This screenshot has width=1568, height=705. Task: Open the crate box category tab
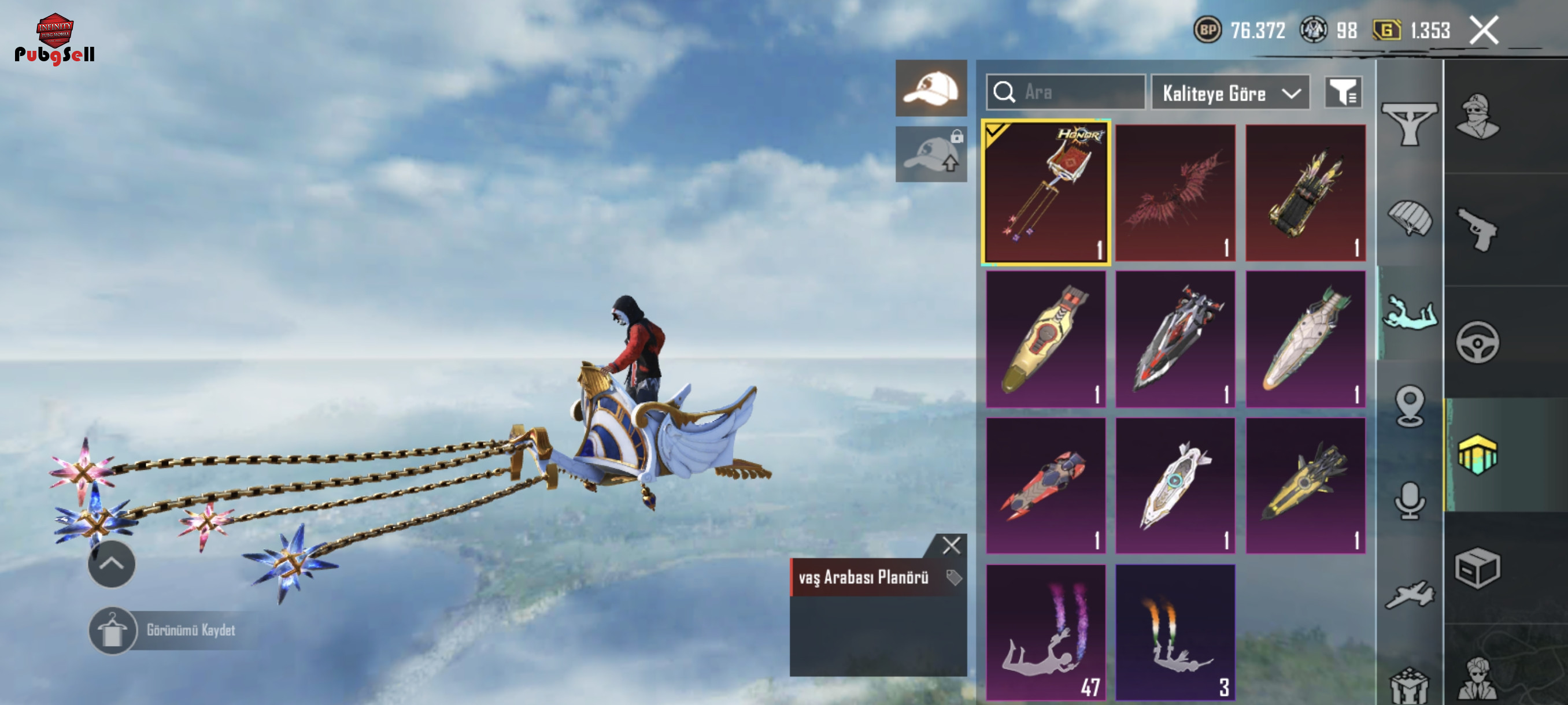1477,568
